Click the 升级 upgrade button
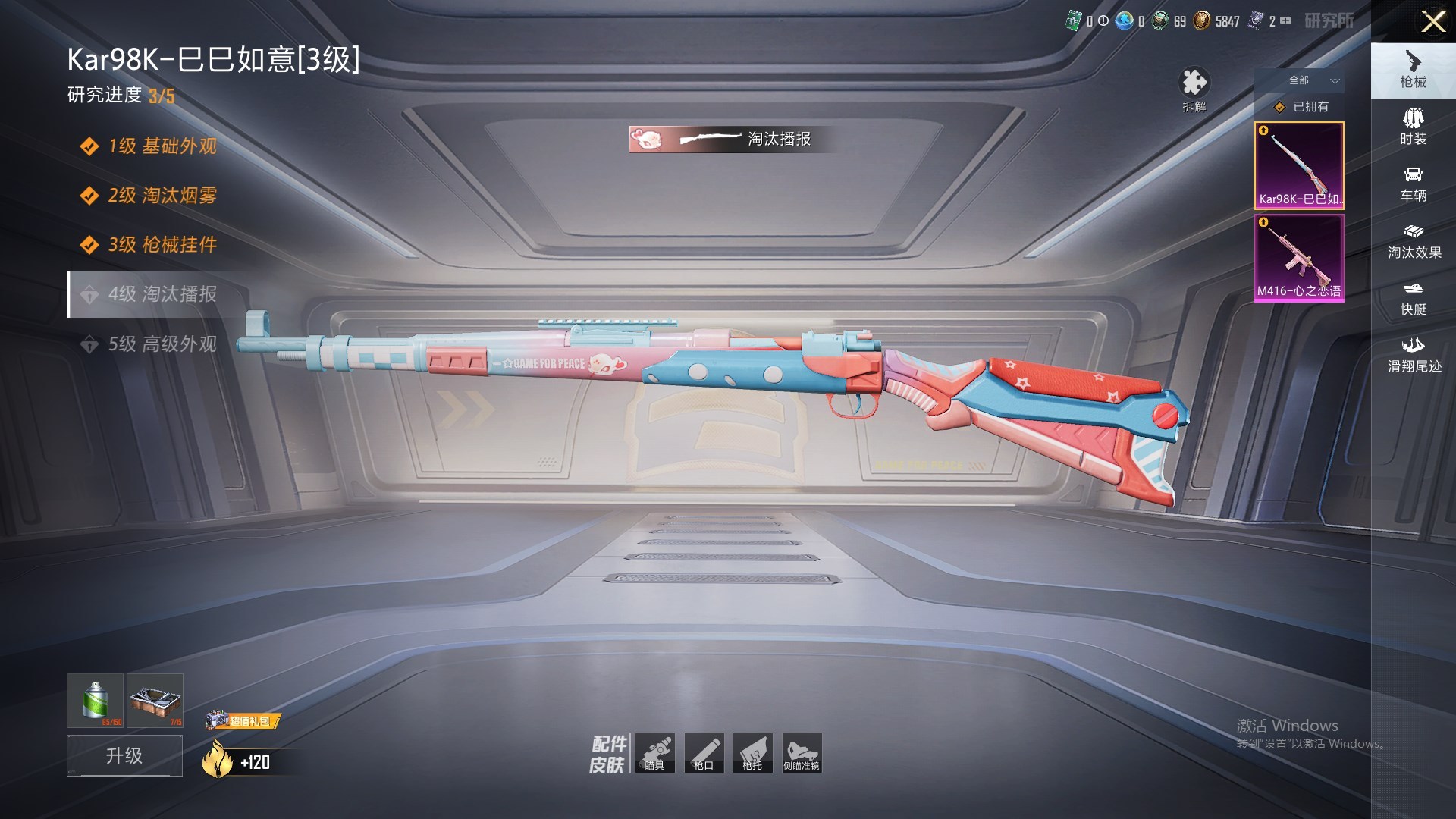This screenshot has width=1456, height=819. pyautogui.click(x=124, y=755)
